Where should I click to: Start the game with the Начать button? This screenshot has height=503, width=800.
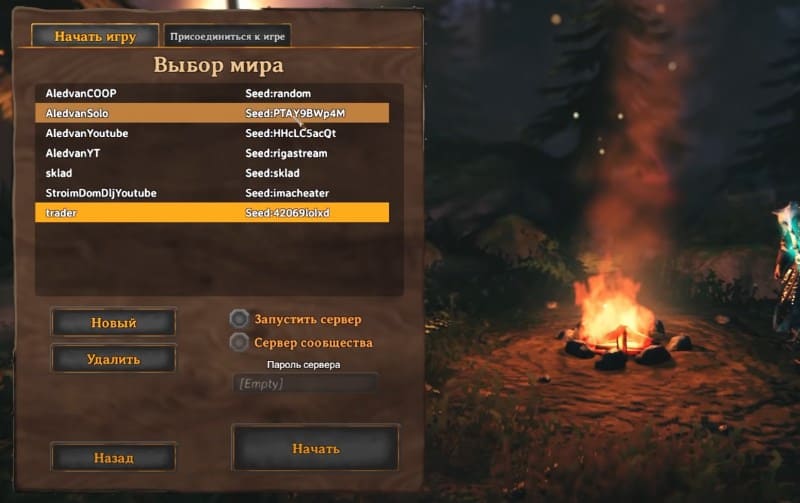tap(315, 448)
